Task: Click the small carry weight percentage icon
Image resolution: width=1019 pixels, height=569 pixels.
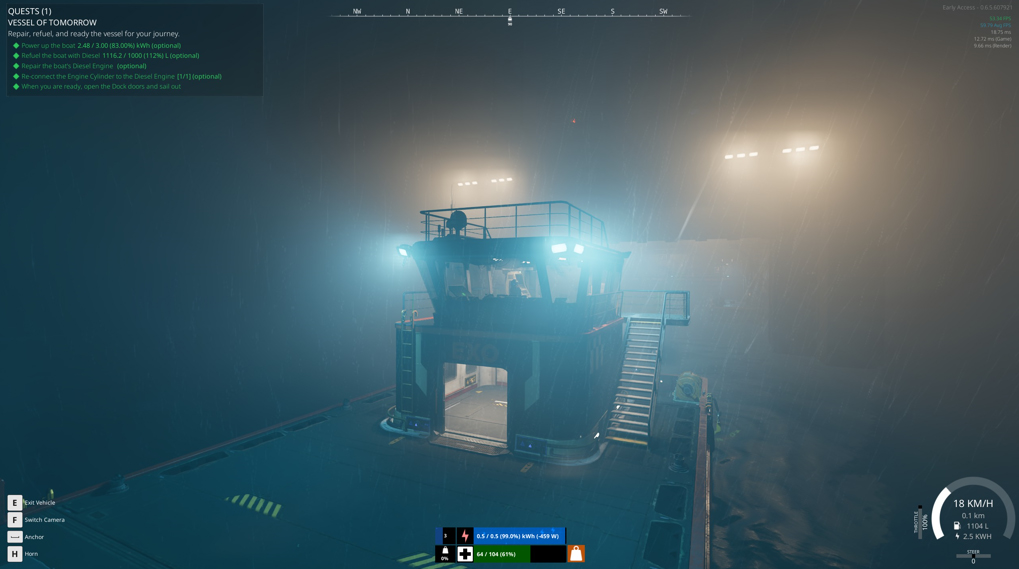Action: click(x=445, y=553)
